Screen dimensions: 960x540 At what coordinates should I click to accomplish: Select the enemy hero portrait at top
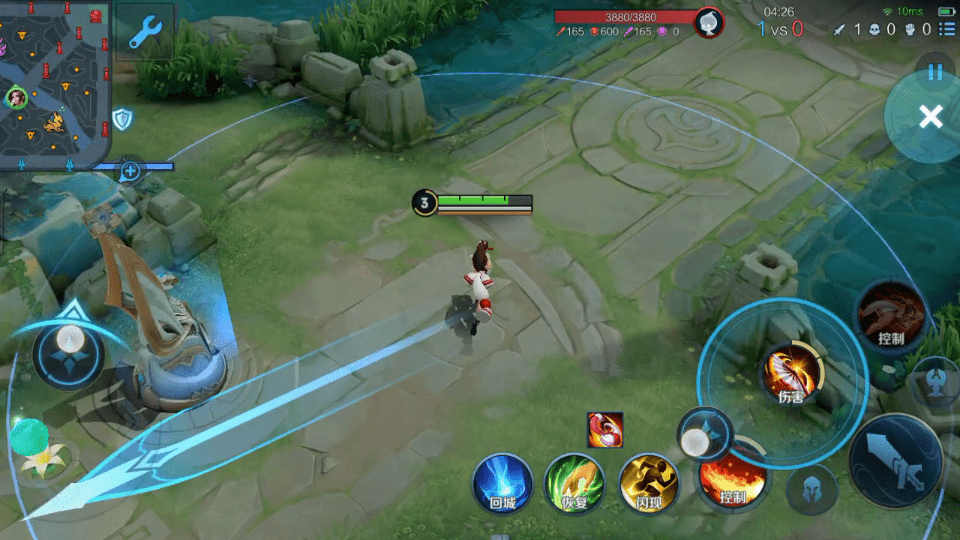[709, 22]
